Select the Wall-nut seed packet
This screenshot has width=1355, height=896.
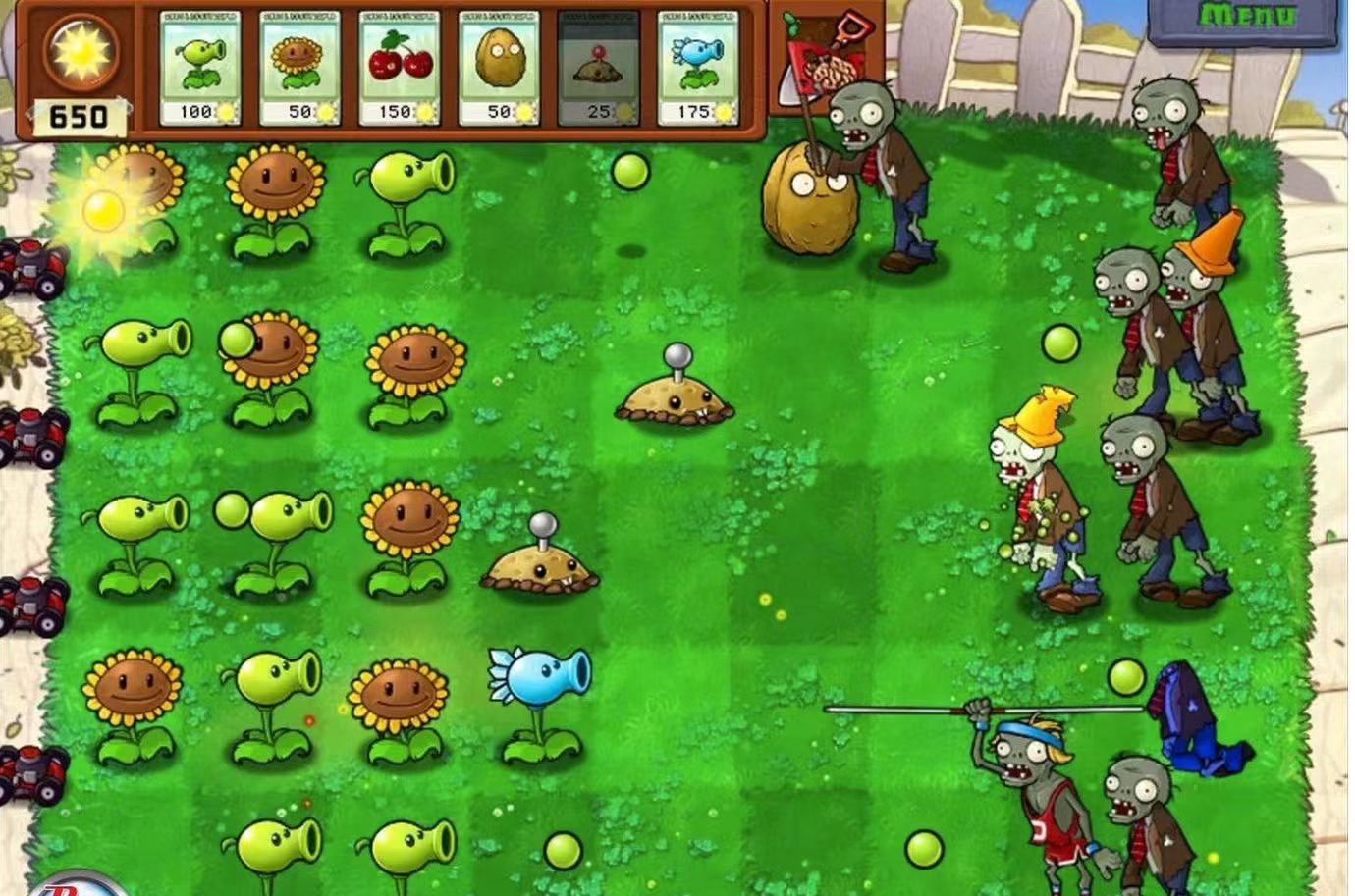499,69
